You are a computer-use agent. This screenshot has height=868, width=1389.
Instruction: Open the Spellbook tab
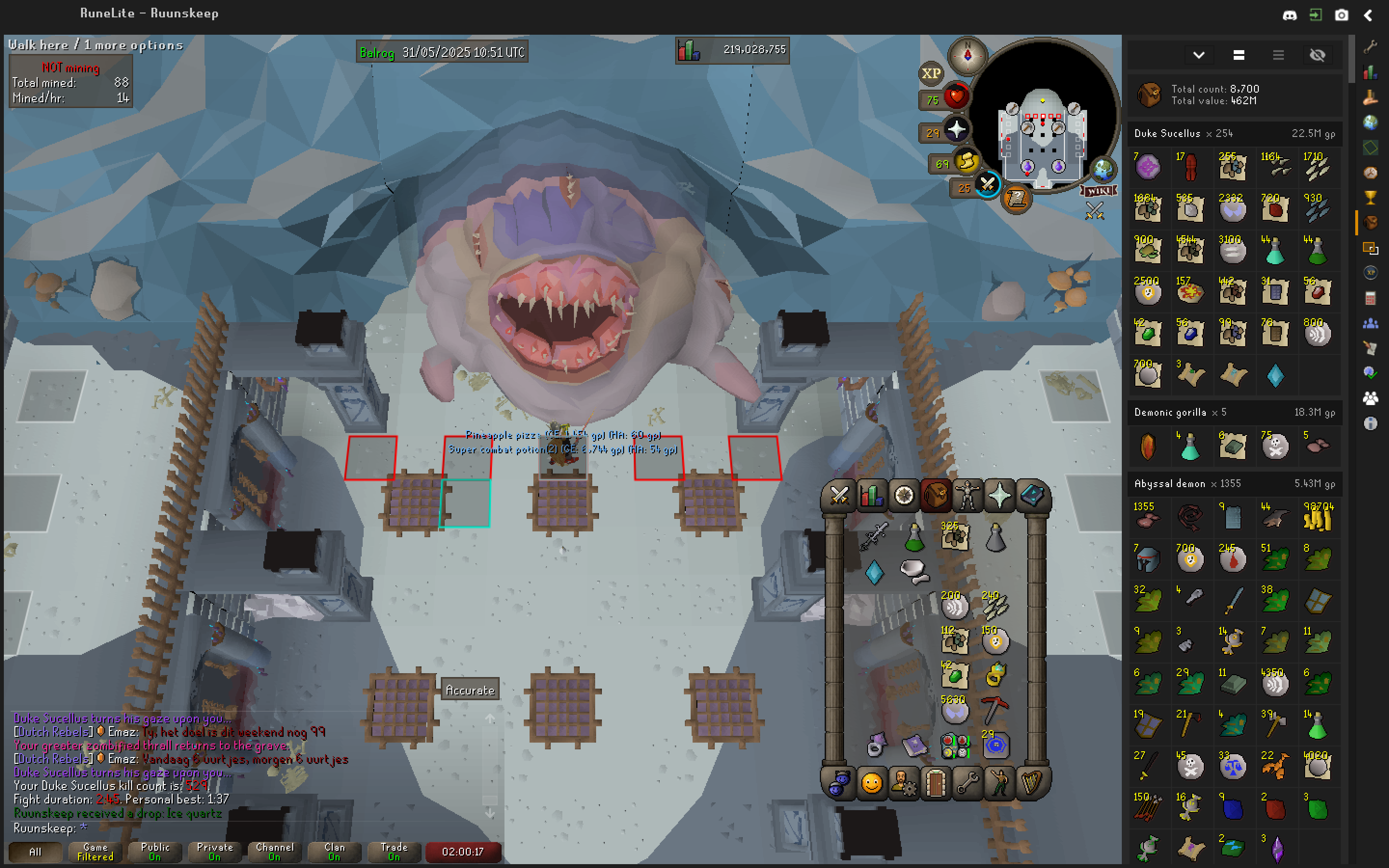click(x=1032, y=496)
